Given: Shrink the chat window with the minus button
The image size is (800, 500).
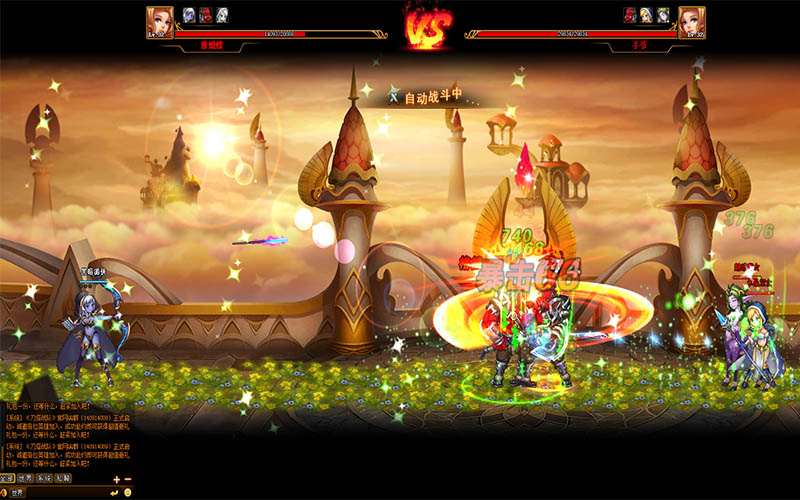Looking at the screenshot, I should click(127, 479).
